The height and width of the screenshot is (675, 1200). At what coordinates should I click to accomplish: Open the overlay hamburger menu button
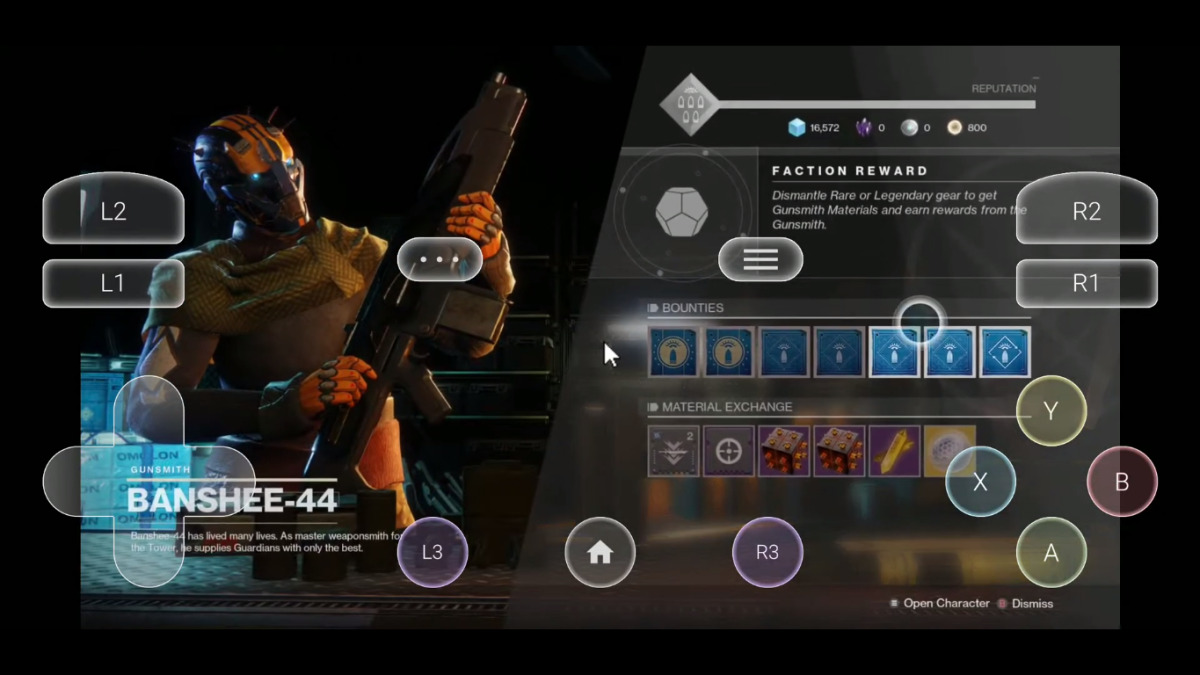click(x=760, y=260)
